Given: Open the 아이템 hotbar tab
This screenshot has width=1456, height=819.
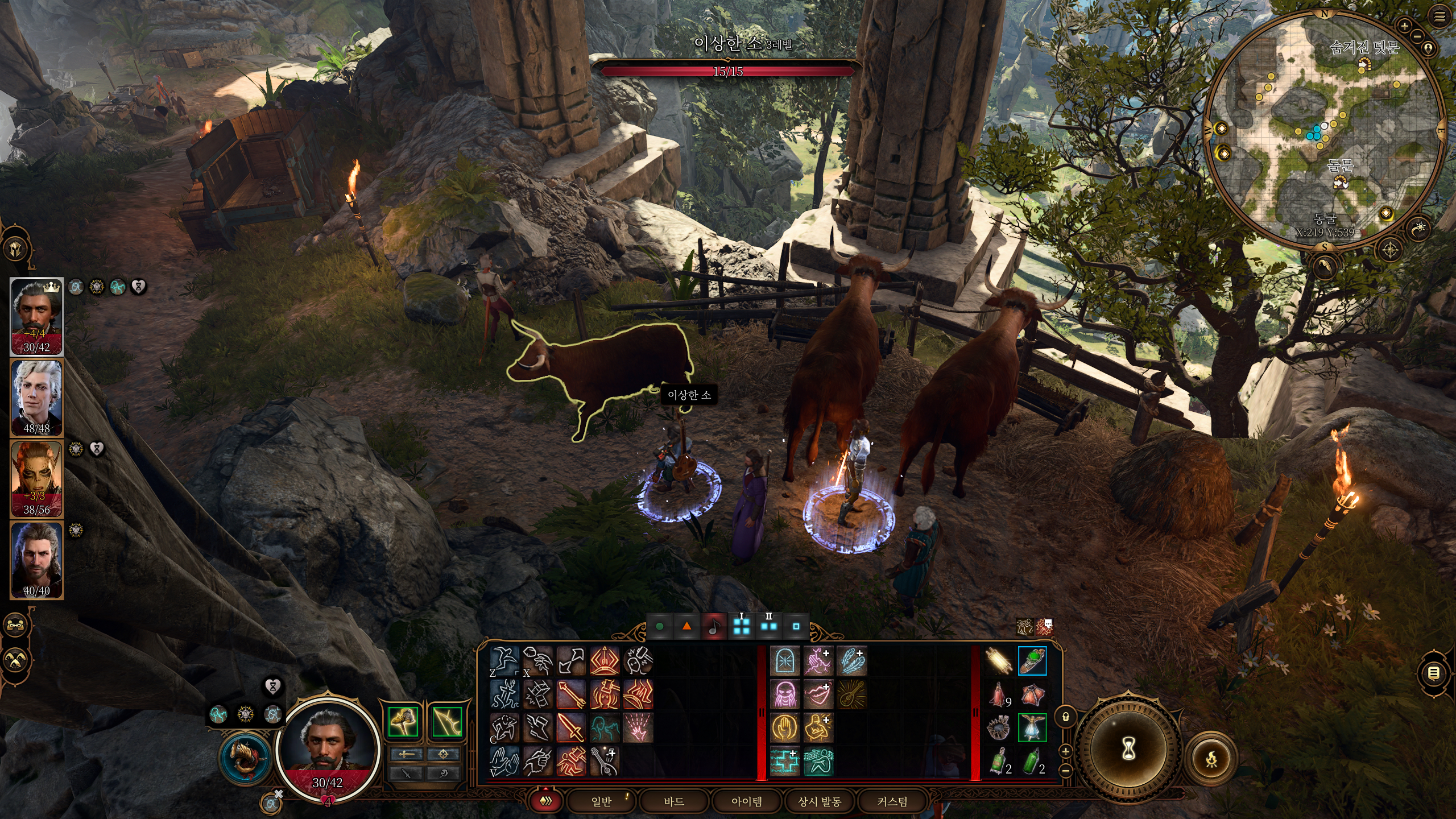Looking at the screenshot, I should tap(746, 801).
